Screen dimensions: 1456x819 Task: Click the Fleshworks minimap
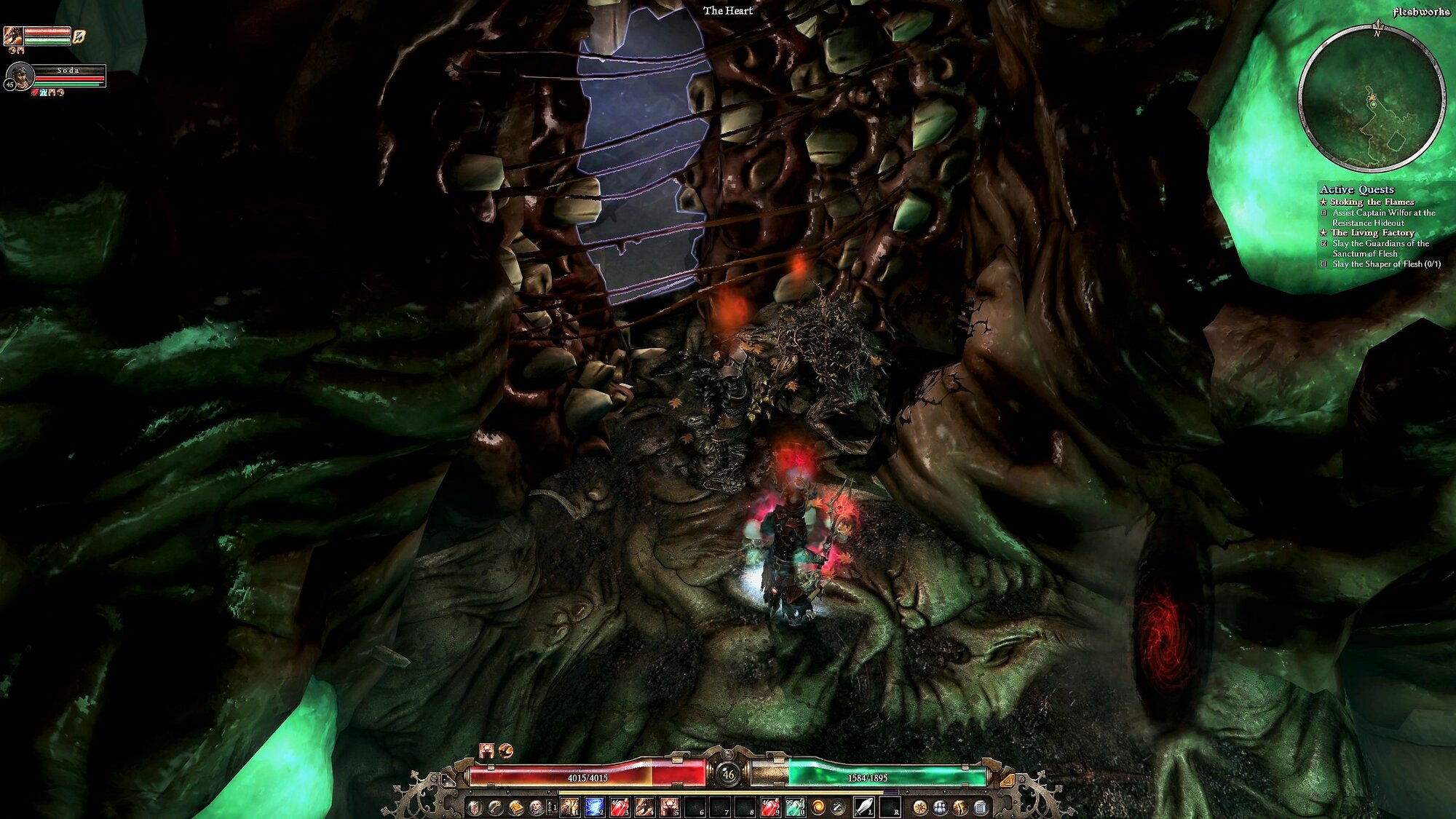[x=1372, y=98]
